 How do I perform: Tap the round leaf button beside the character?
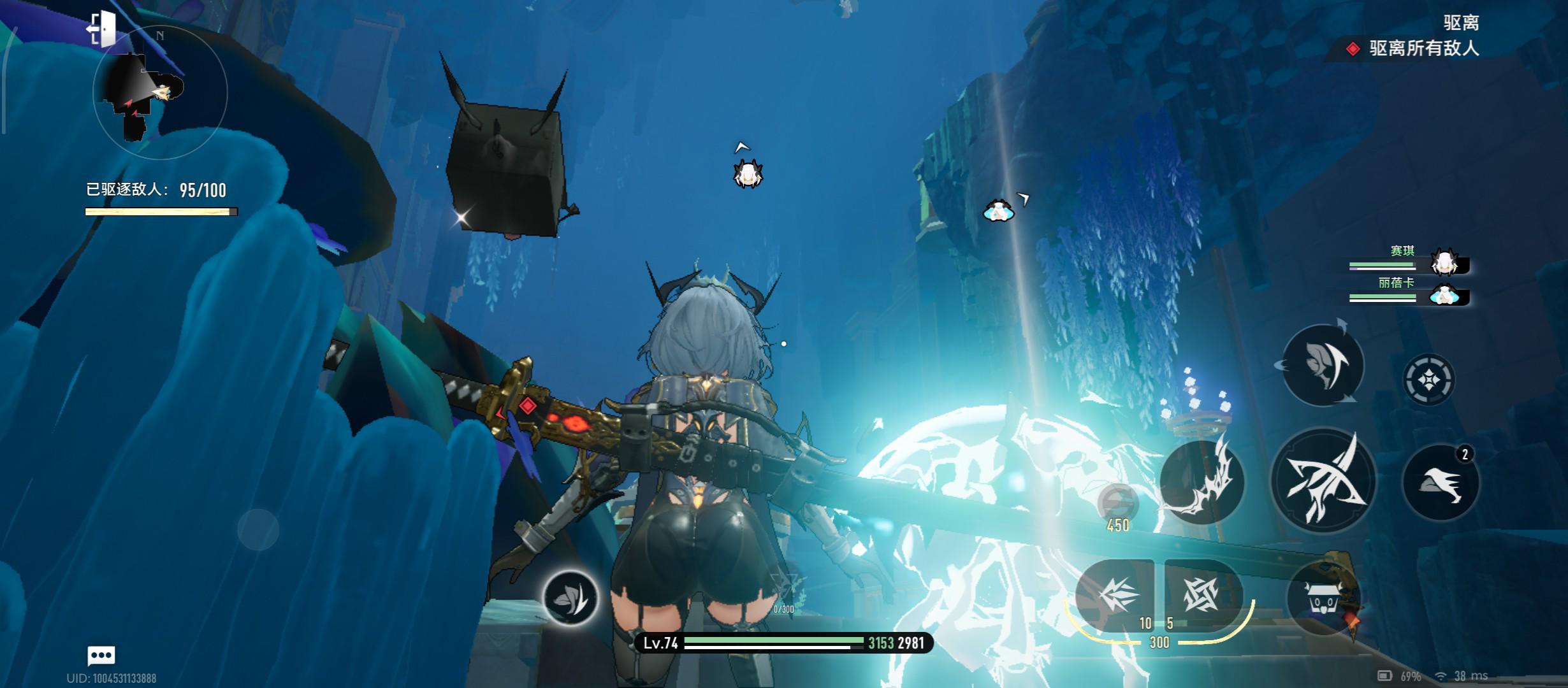(570, 598)
